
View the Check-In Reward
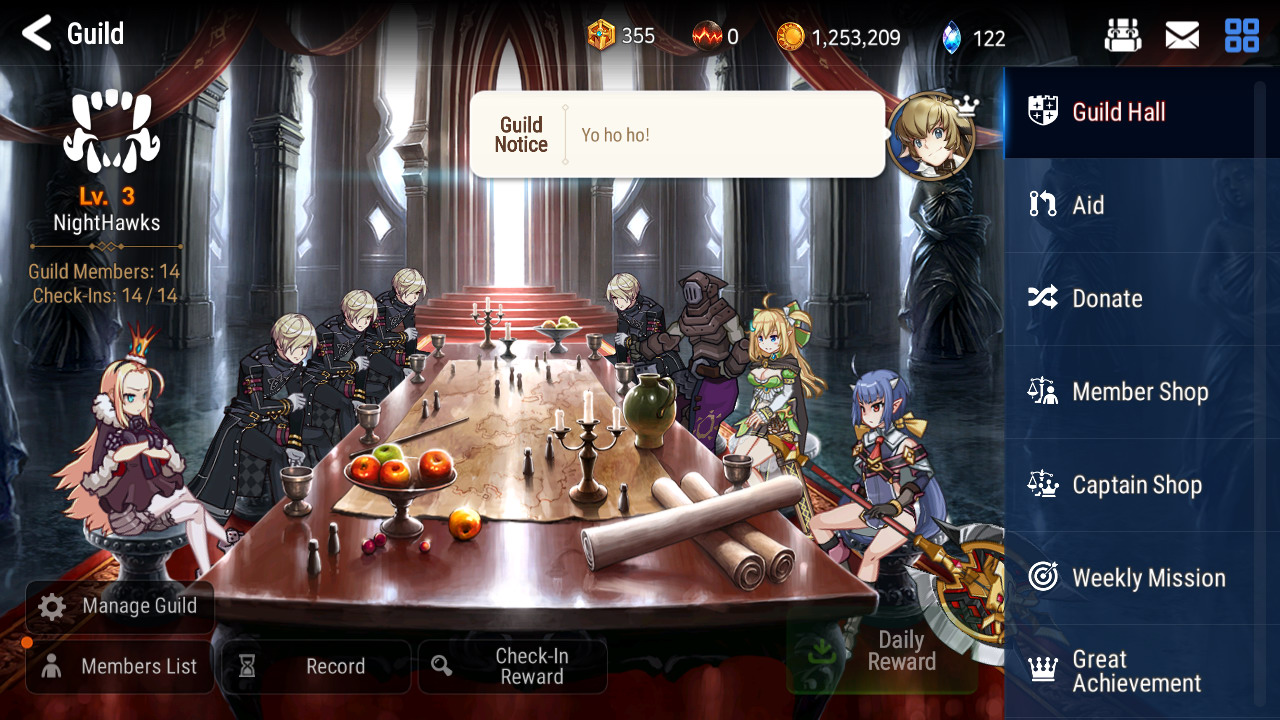pos(512,667)
